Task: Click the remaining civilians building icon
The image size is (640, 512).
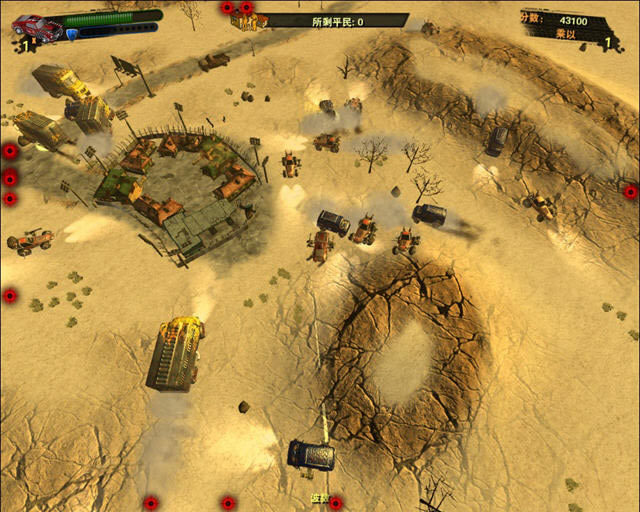Action: (x=245, y=20)
